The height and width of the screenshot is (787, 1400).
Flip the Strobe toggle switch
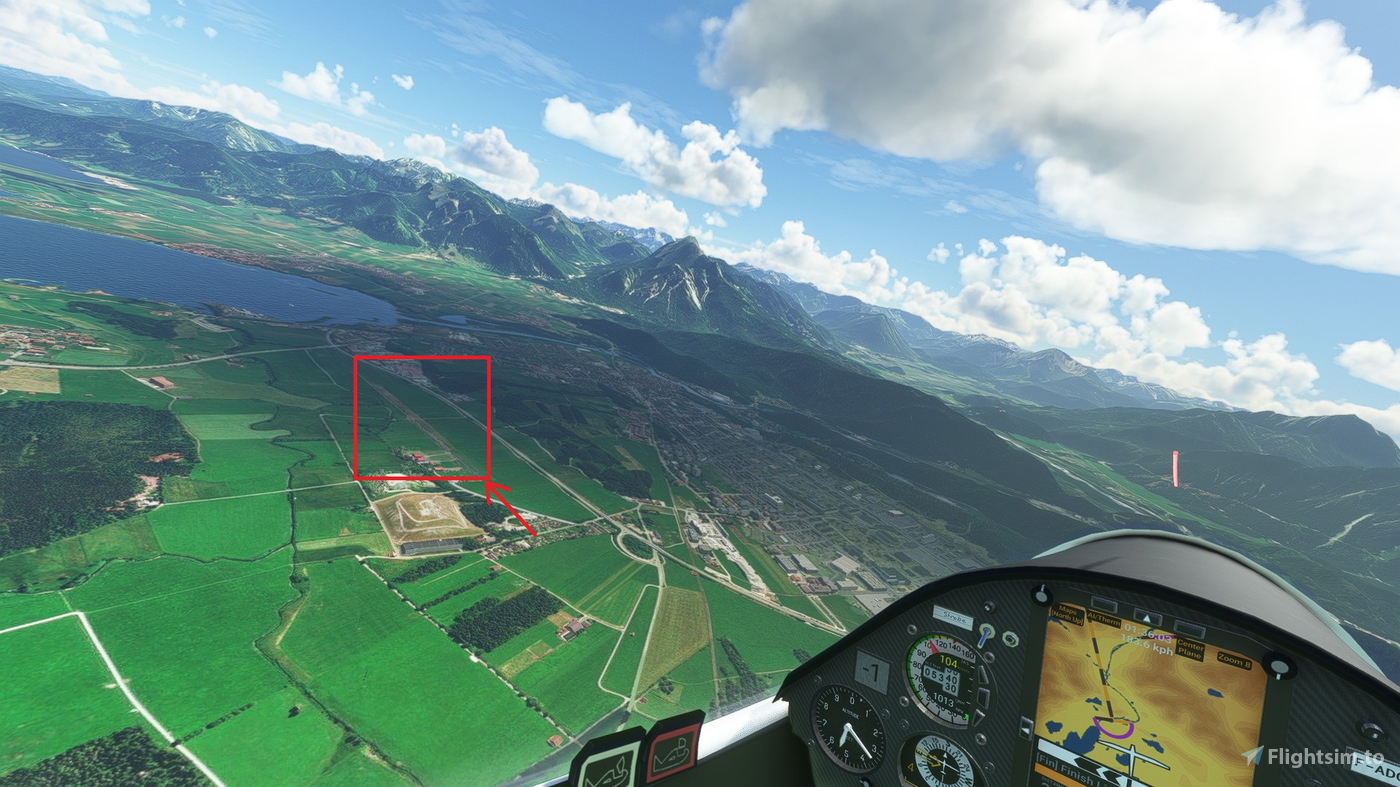pos(984,635)
